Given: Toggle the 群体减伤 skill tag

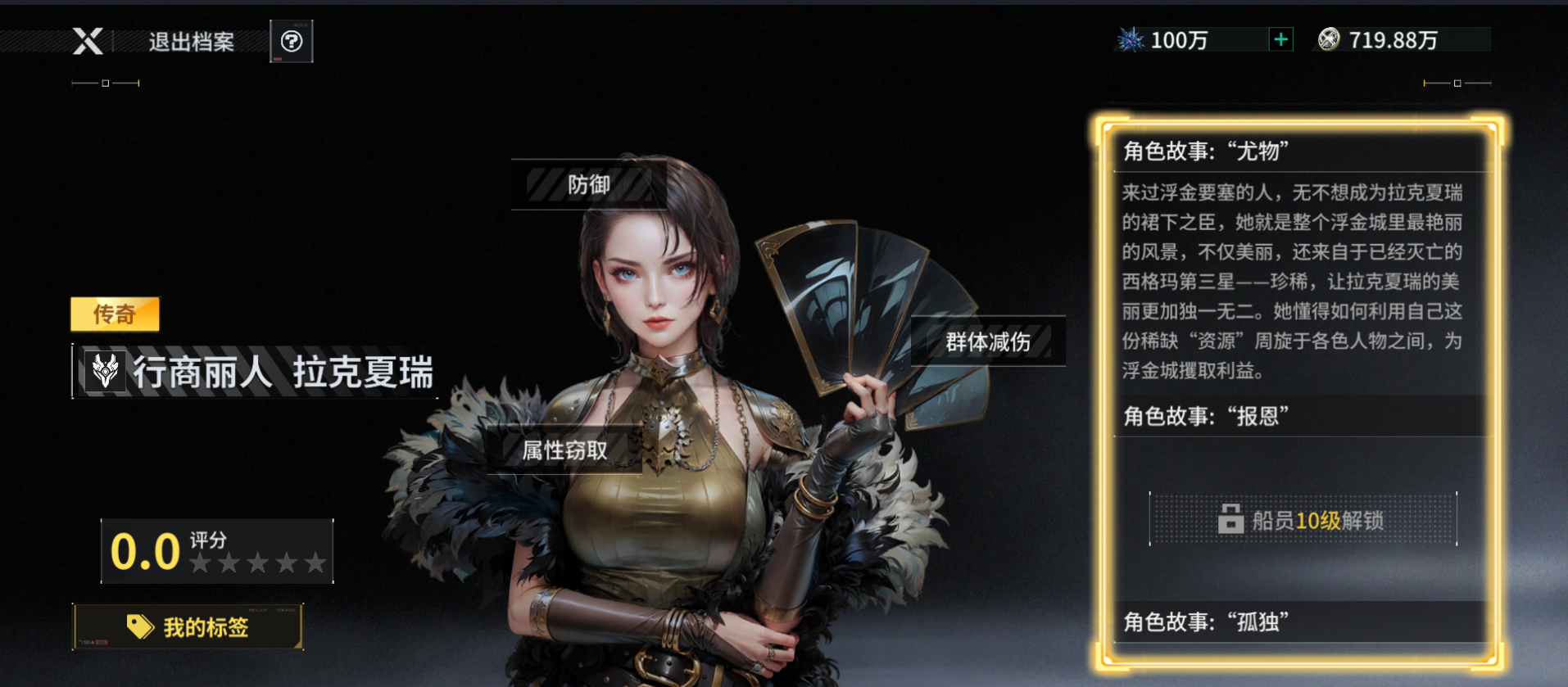Looking at the screenshot, I should [x=987, y=342].
